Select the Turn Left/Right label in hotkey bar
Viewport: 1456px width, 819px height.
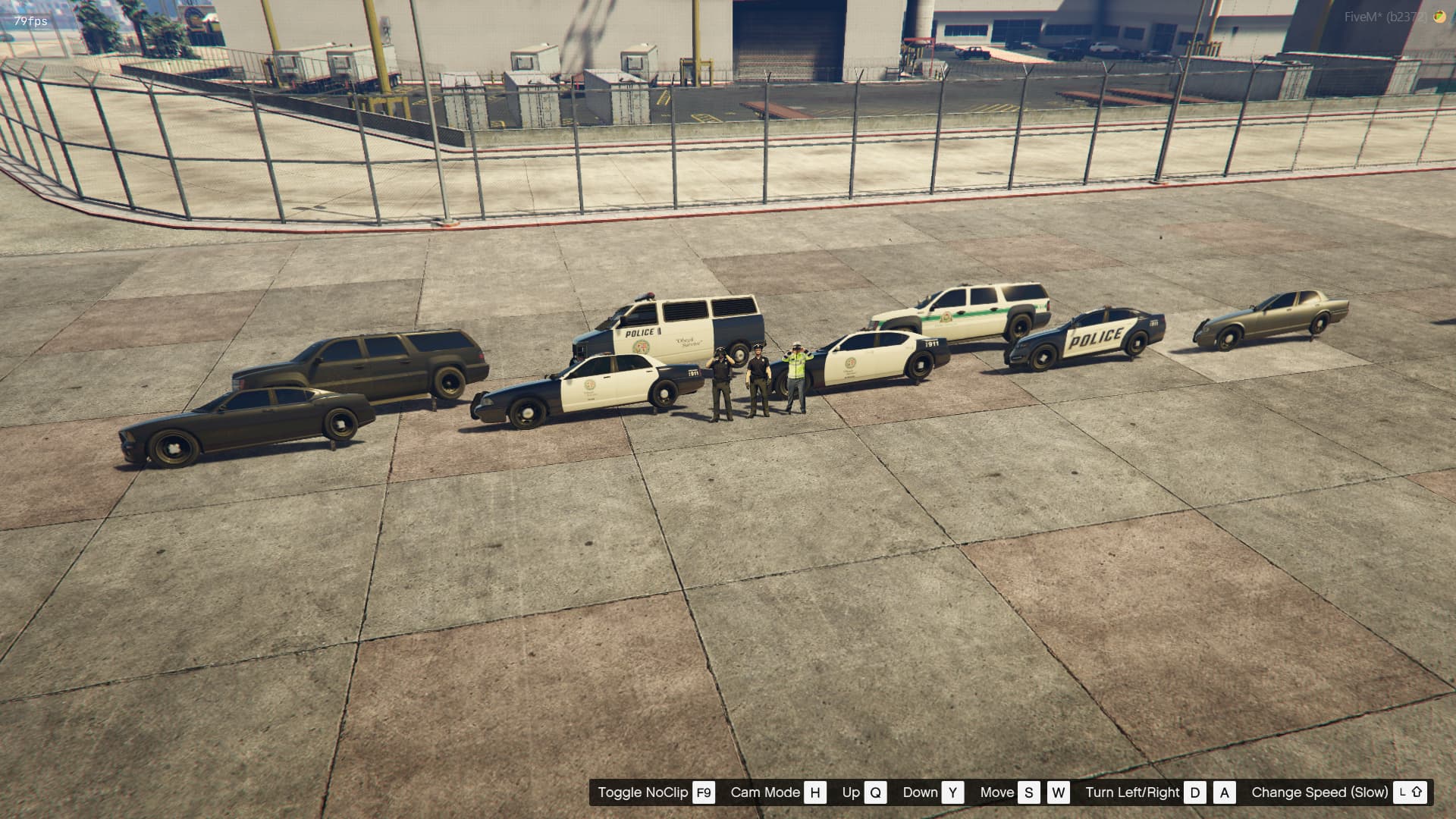(1133, 792)
